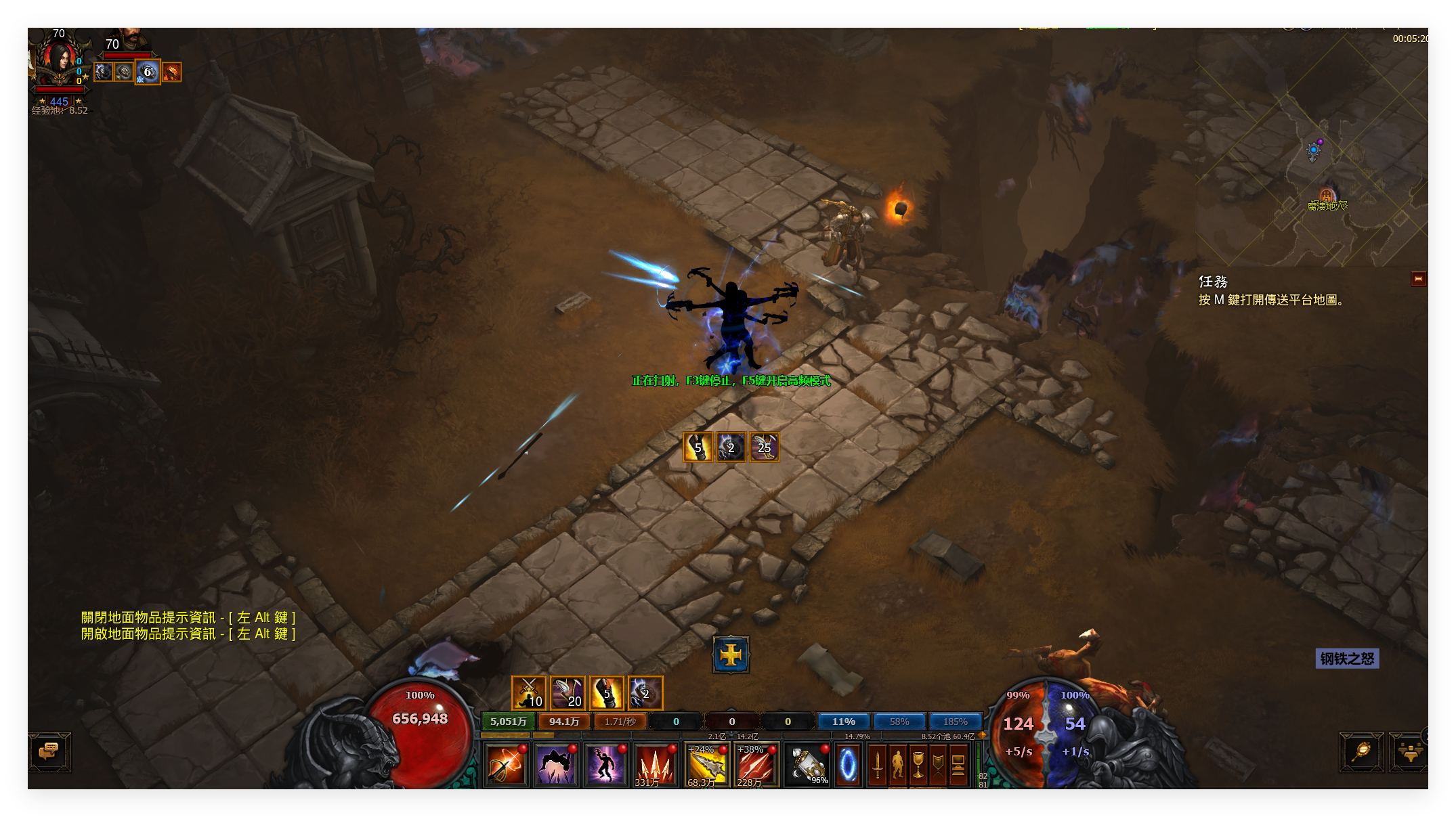
Task: Open the golden hand mirror button
Action: 1361,751
